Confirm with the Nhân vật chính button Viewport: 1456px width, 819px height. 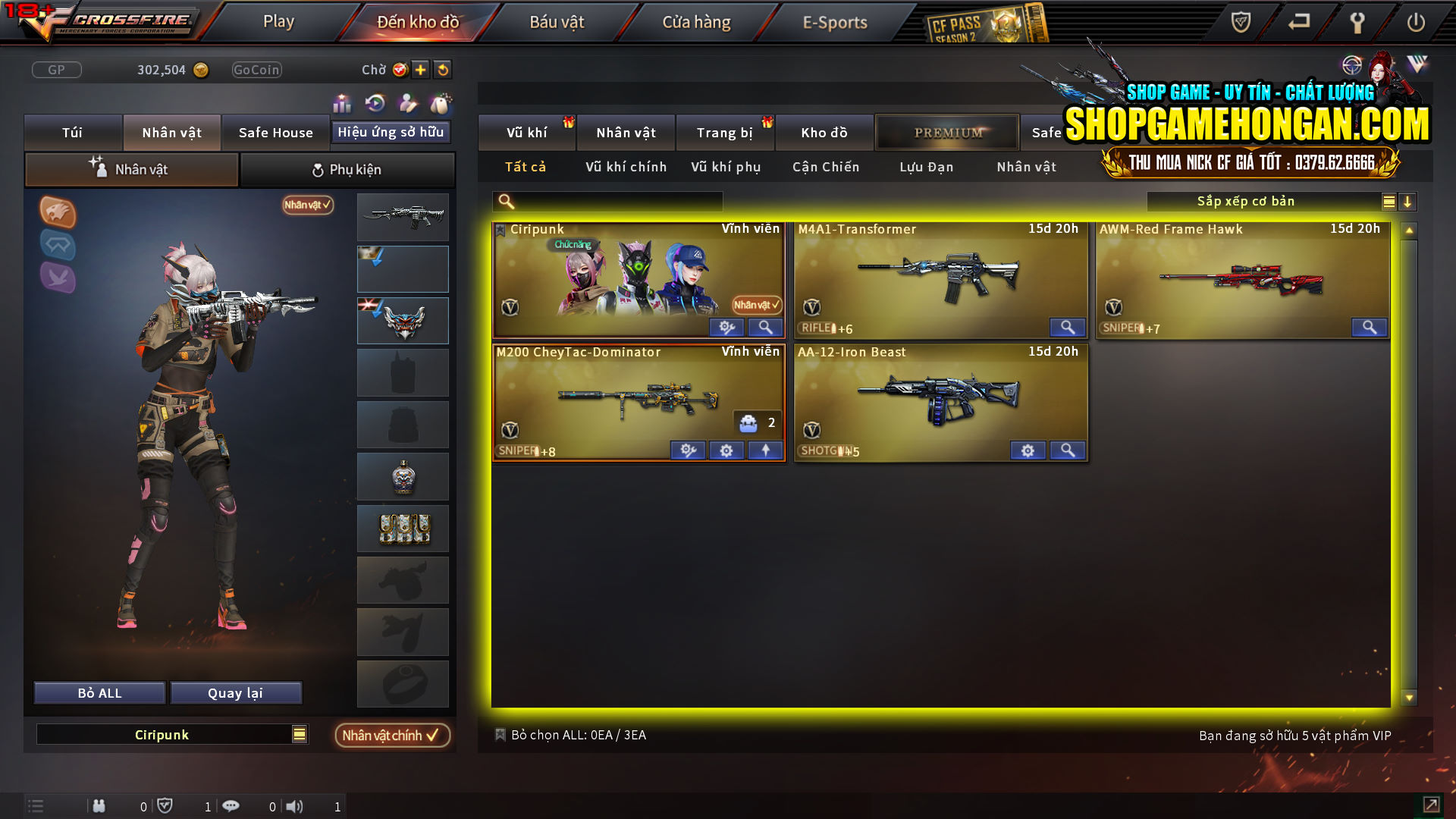(x=391, y=735)
